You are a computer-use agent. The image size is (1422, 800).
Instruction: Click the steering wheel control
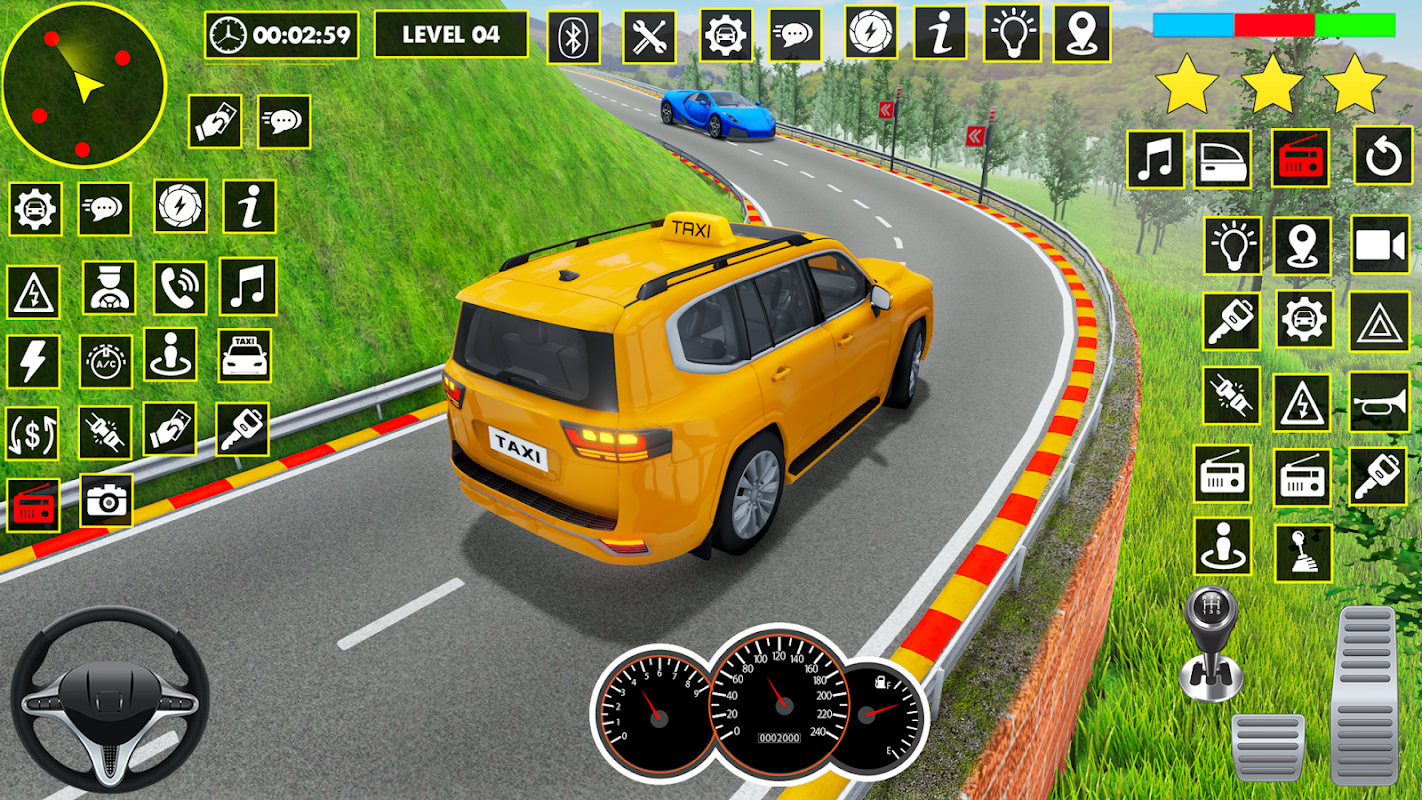(109, 699)
